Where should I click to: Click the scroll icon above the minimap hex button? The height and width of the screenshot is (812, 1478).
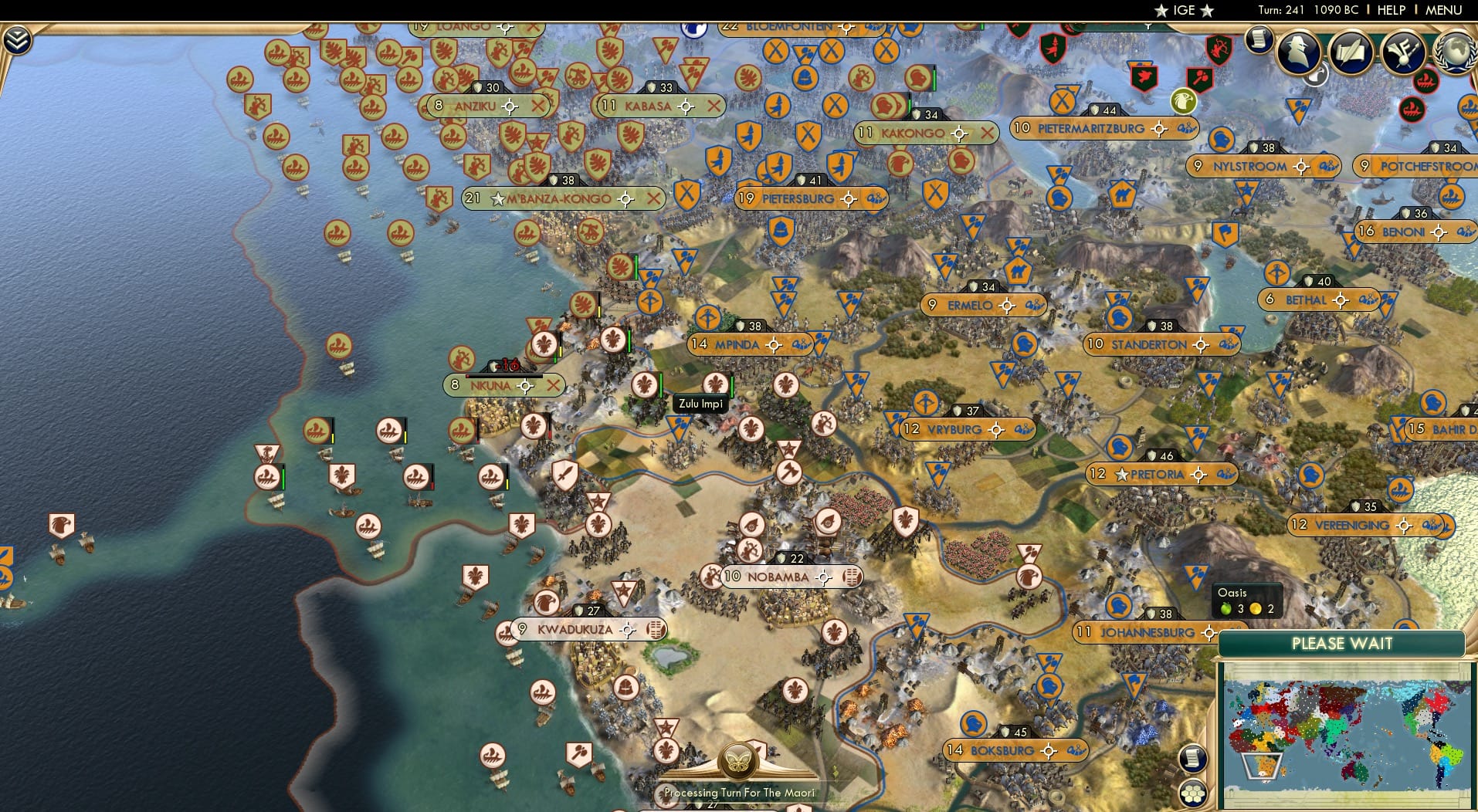pos(1192,760)
